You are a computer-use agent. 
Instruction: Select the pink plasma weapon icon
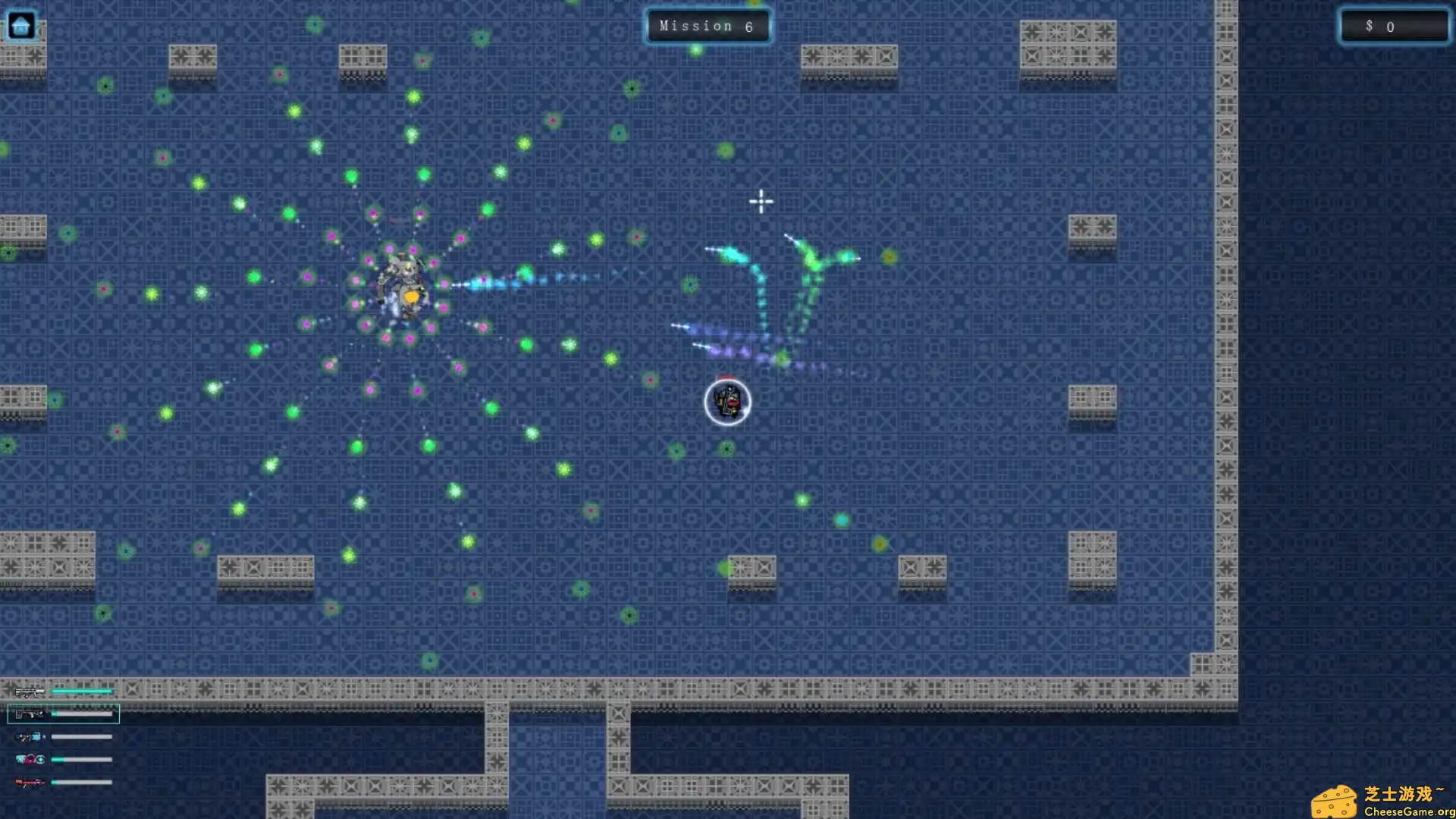pyautogui.click(x=29, y=759)
